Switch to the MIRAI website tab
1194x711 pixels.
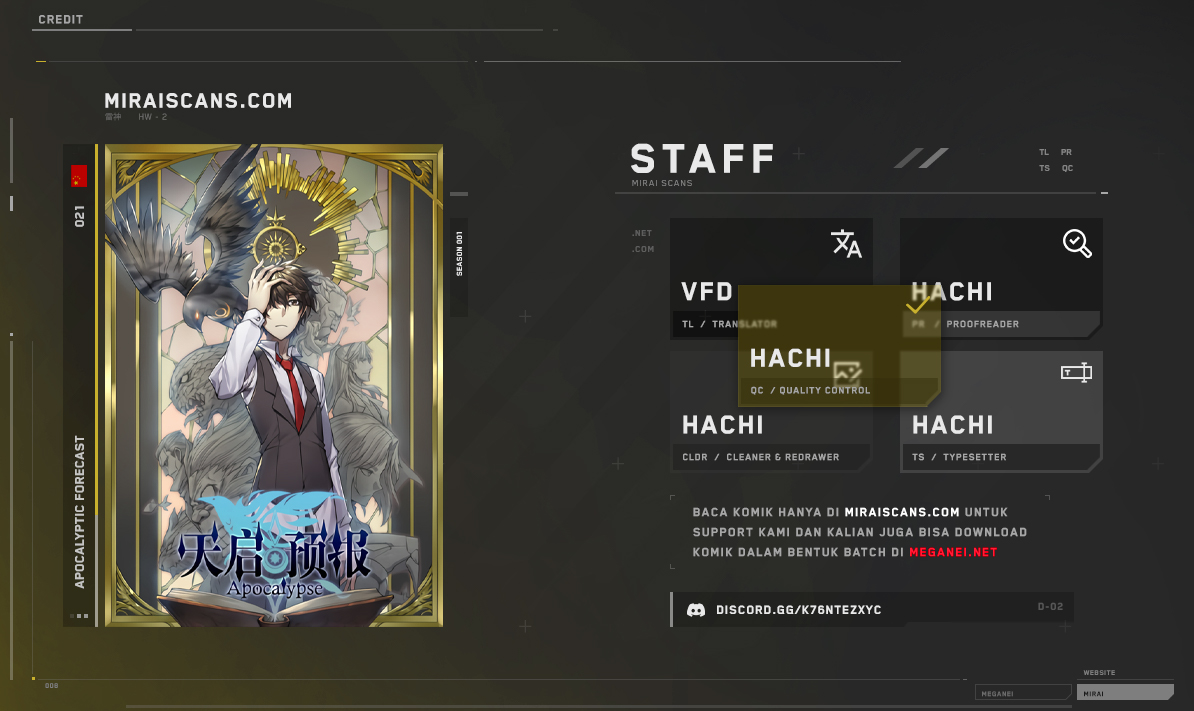1124,692
